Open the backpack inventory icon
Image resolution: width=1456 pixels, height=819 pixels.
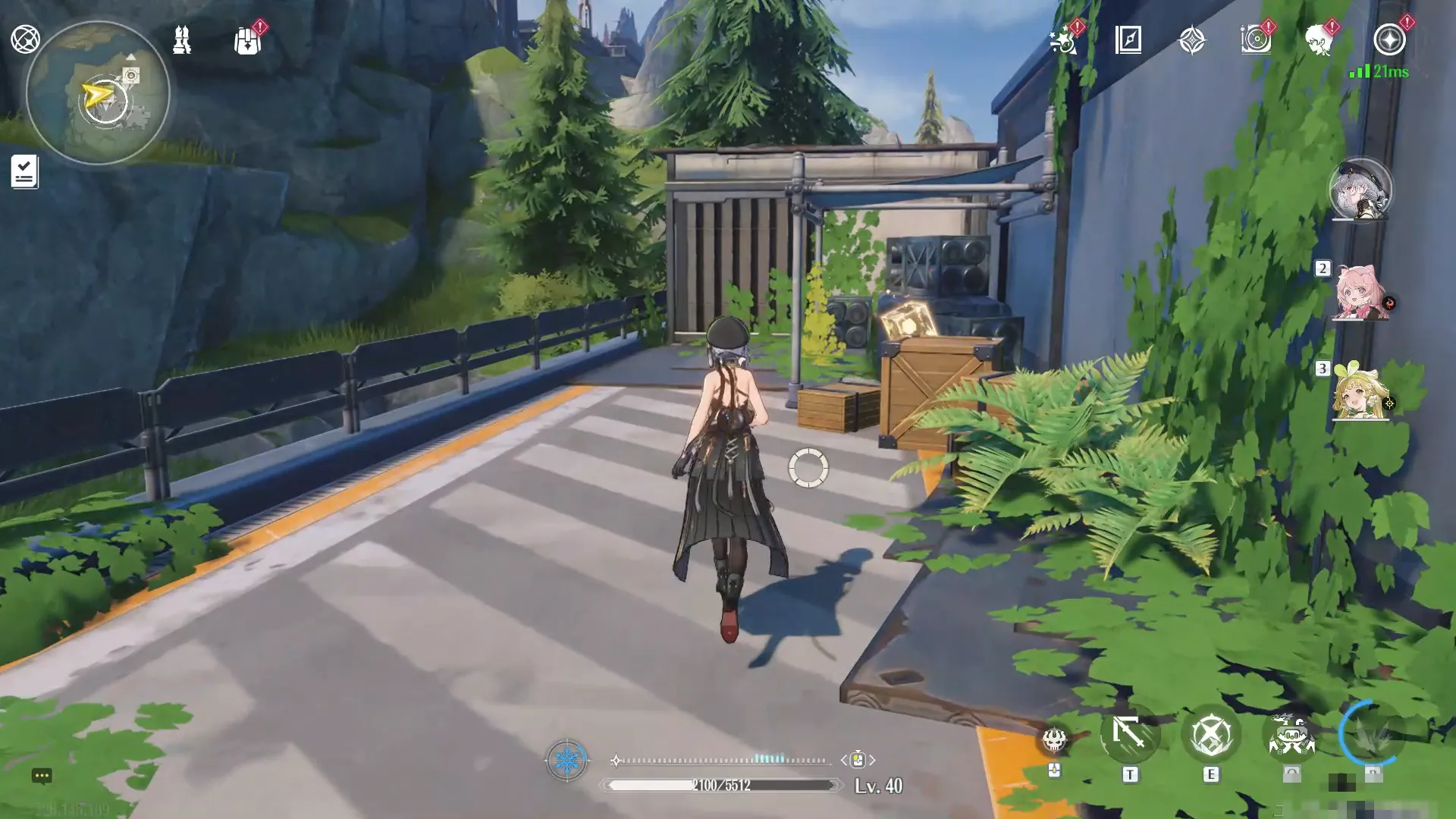(247, 41)
